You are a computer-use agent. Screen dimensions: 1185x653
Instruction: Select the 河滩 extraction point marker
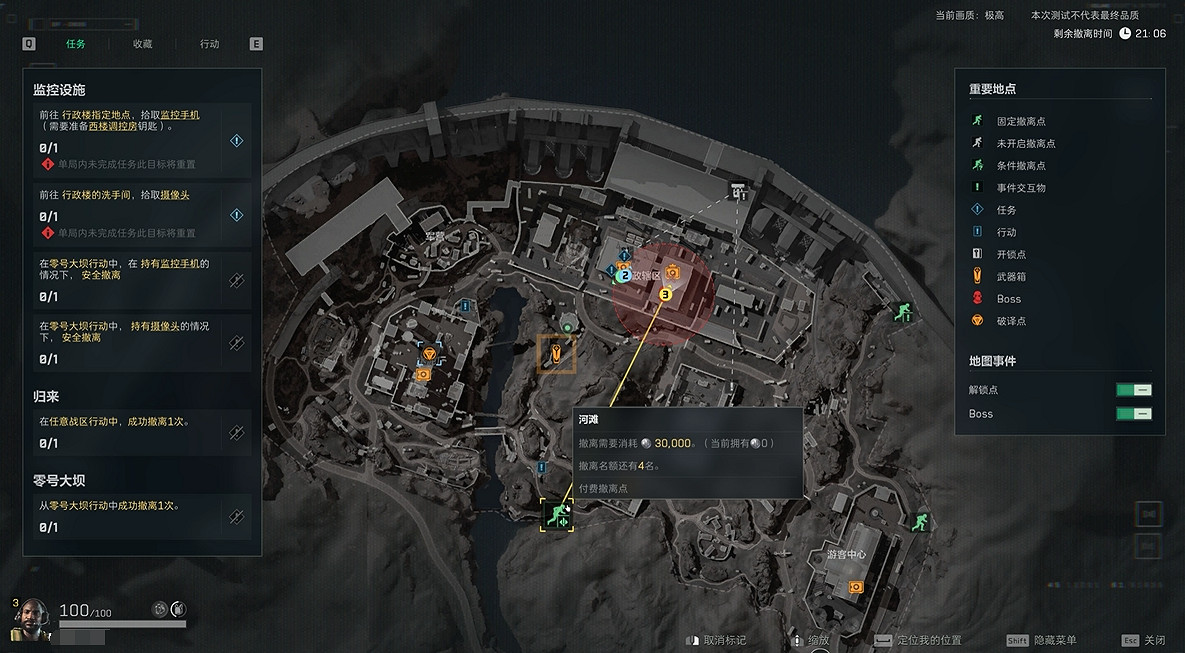coord(556,515)
